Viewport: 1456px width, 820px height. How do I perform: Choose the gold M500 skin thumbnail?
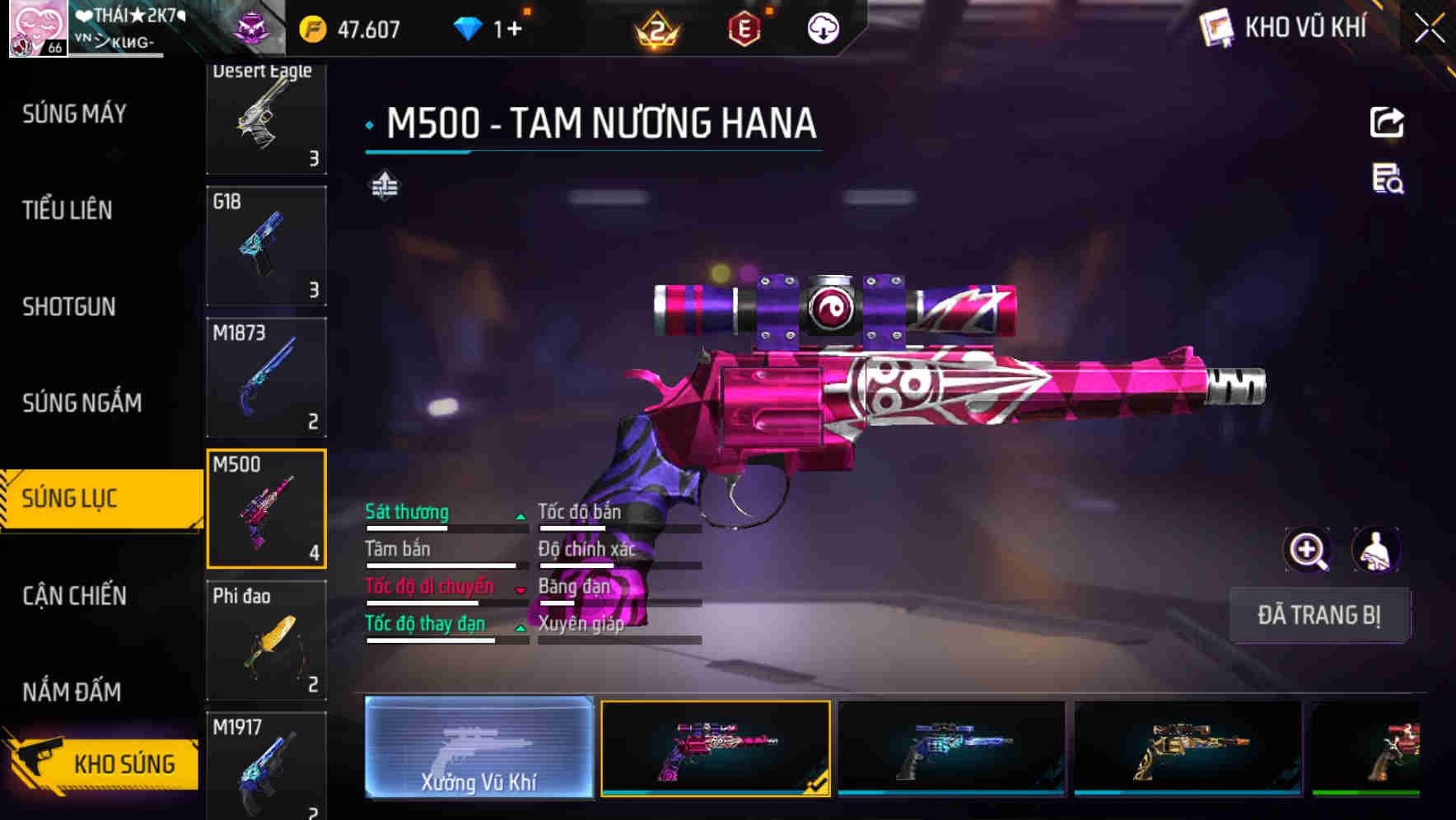point(1188,748)
